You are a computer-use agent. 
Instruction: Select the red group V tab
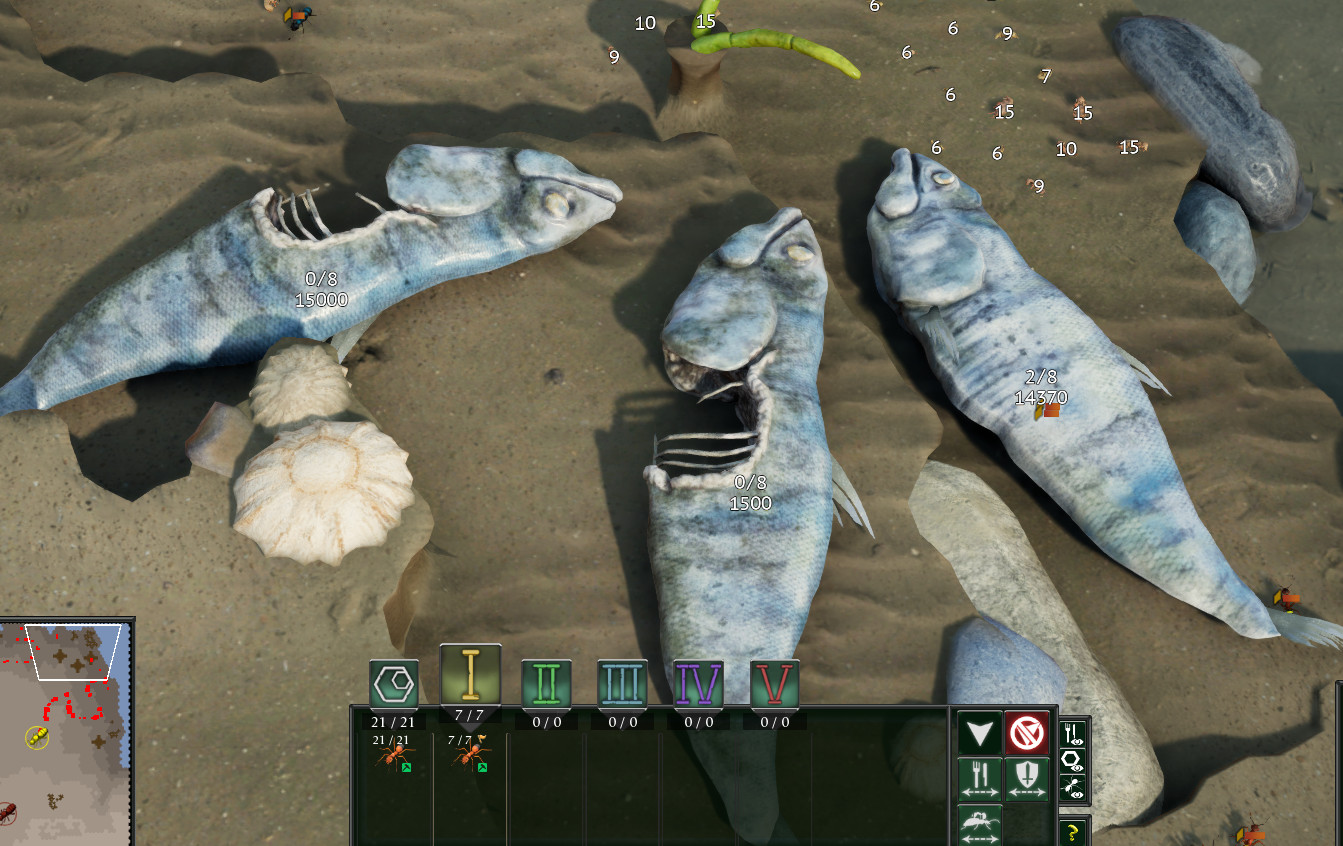775,685
